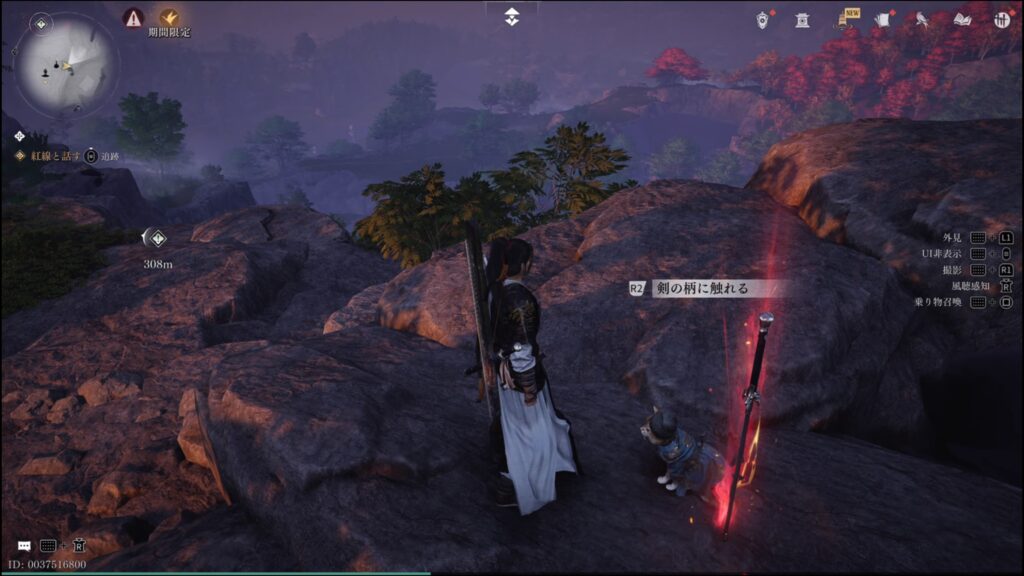1024x576 pixels.
Task: Select the 308m distance waypoint marker
Action: point(156,237)
